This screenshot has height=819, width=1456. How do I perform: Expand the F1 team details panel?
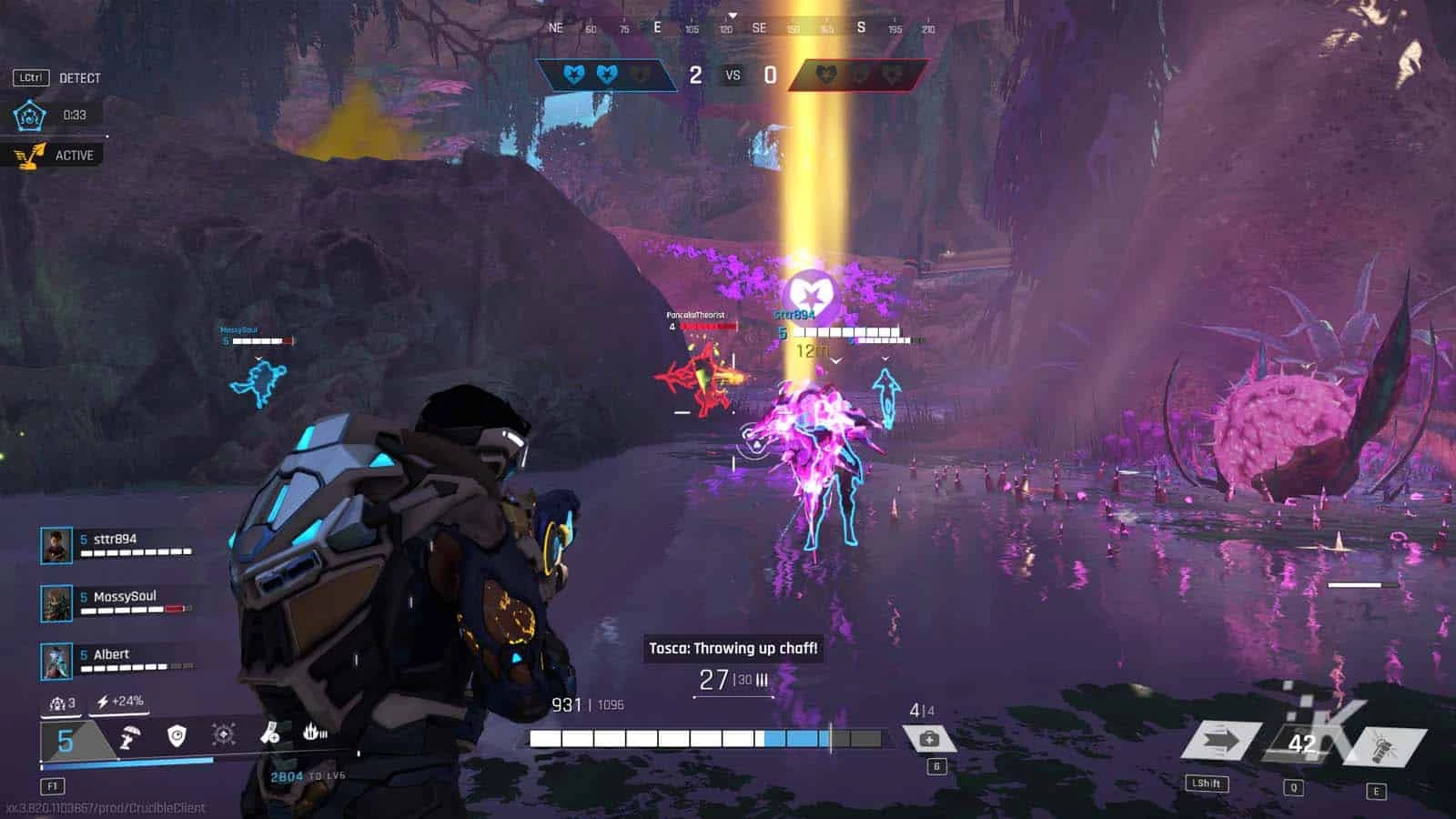(55, 785)
